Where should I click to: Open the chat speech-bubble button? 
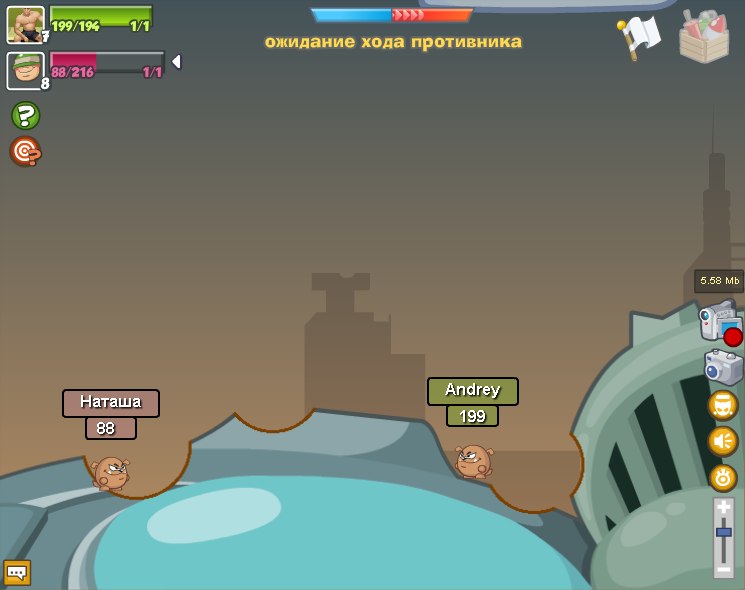17,573
